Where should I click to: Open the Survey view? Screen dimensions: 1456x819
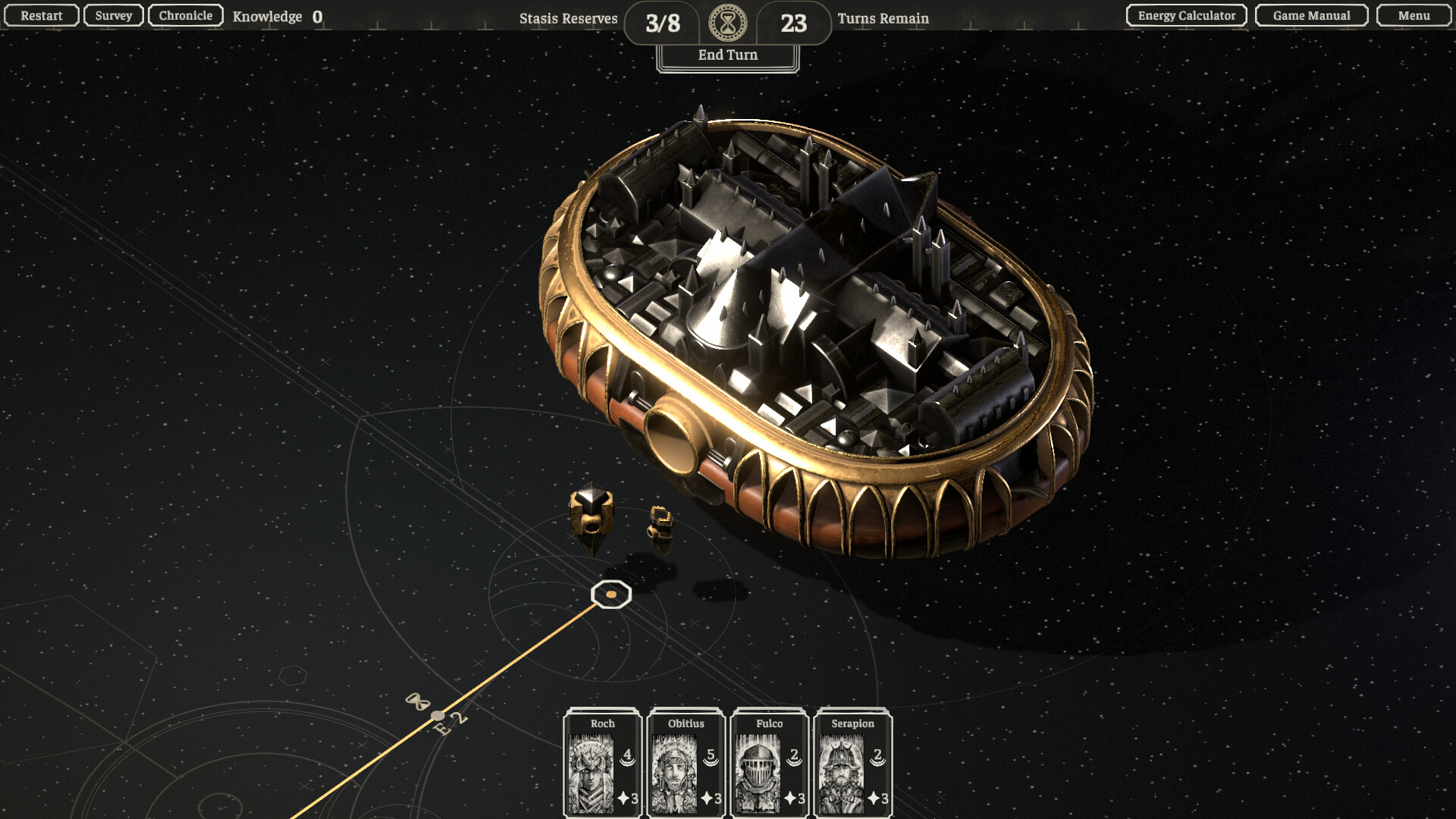tap(114, 16)
